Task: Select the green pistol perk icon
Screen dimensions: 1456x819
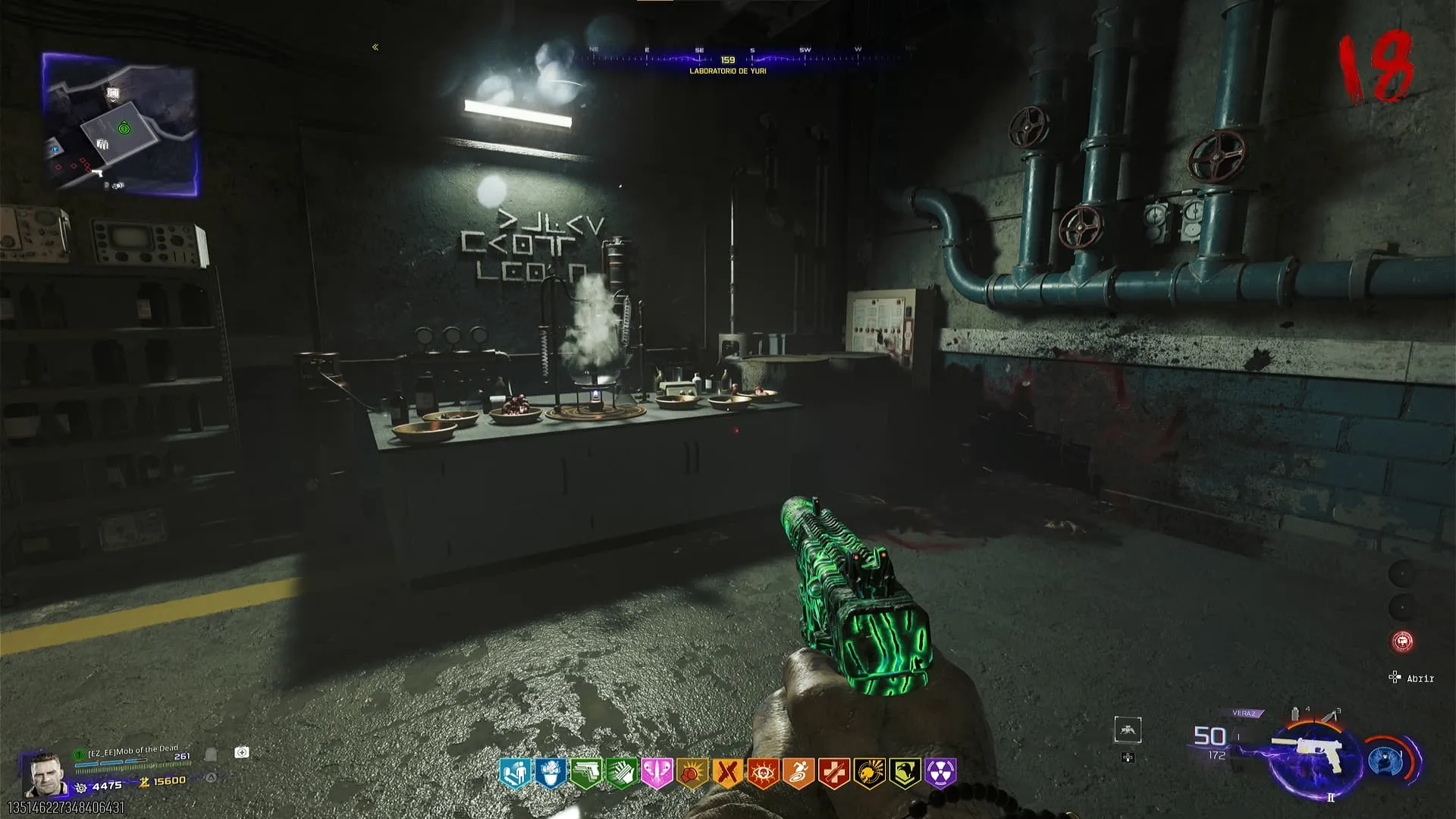Action: 585,773
